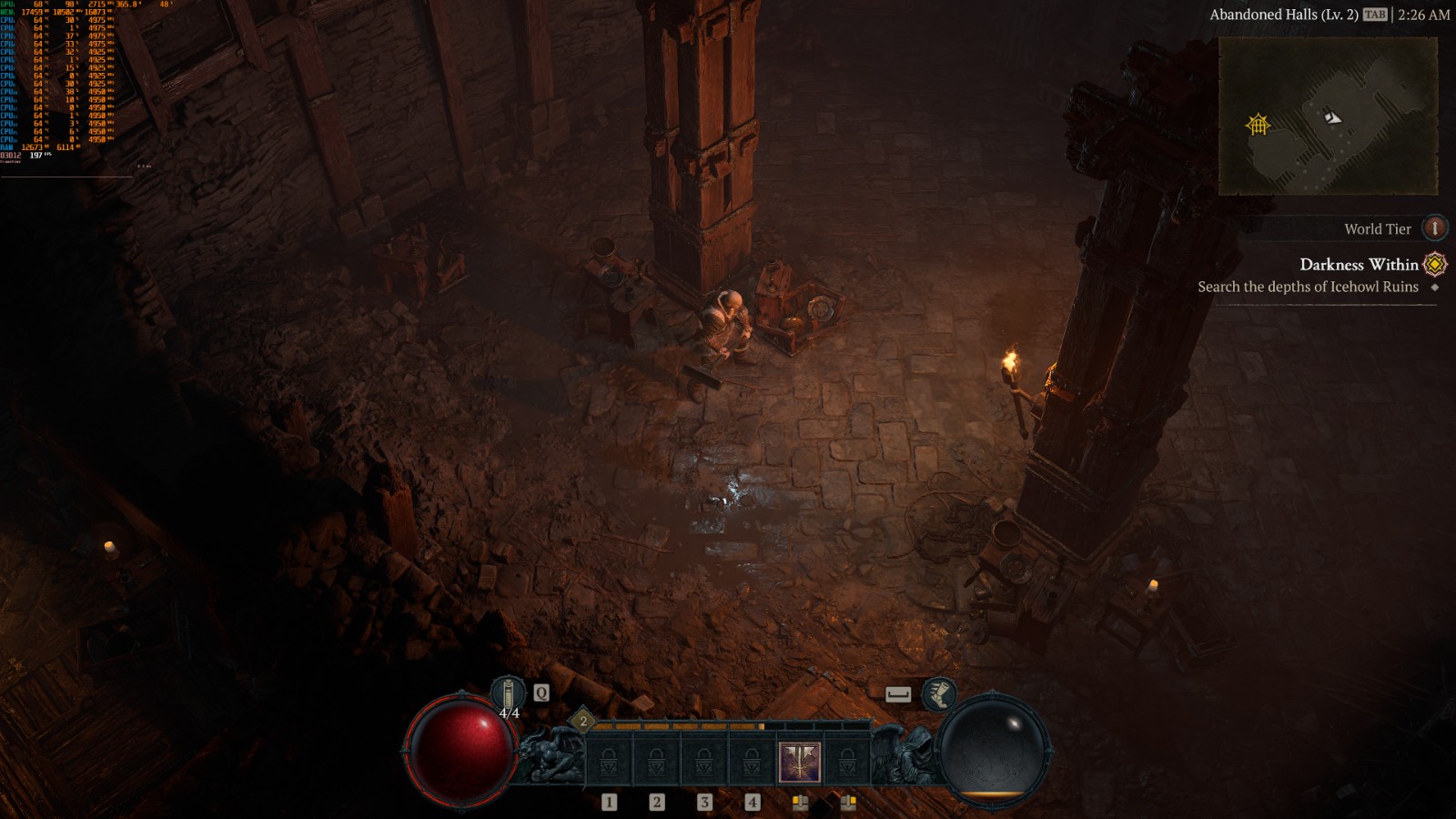The image size is (1456, 819).
Task: Click the minimap panel
Action: pos(1333,114)
